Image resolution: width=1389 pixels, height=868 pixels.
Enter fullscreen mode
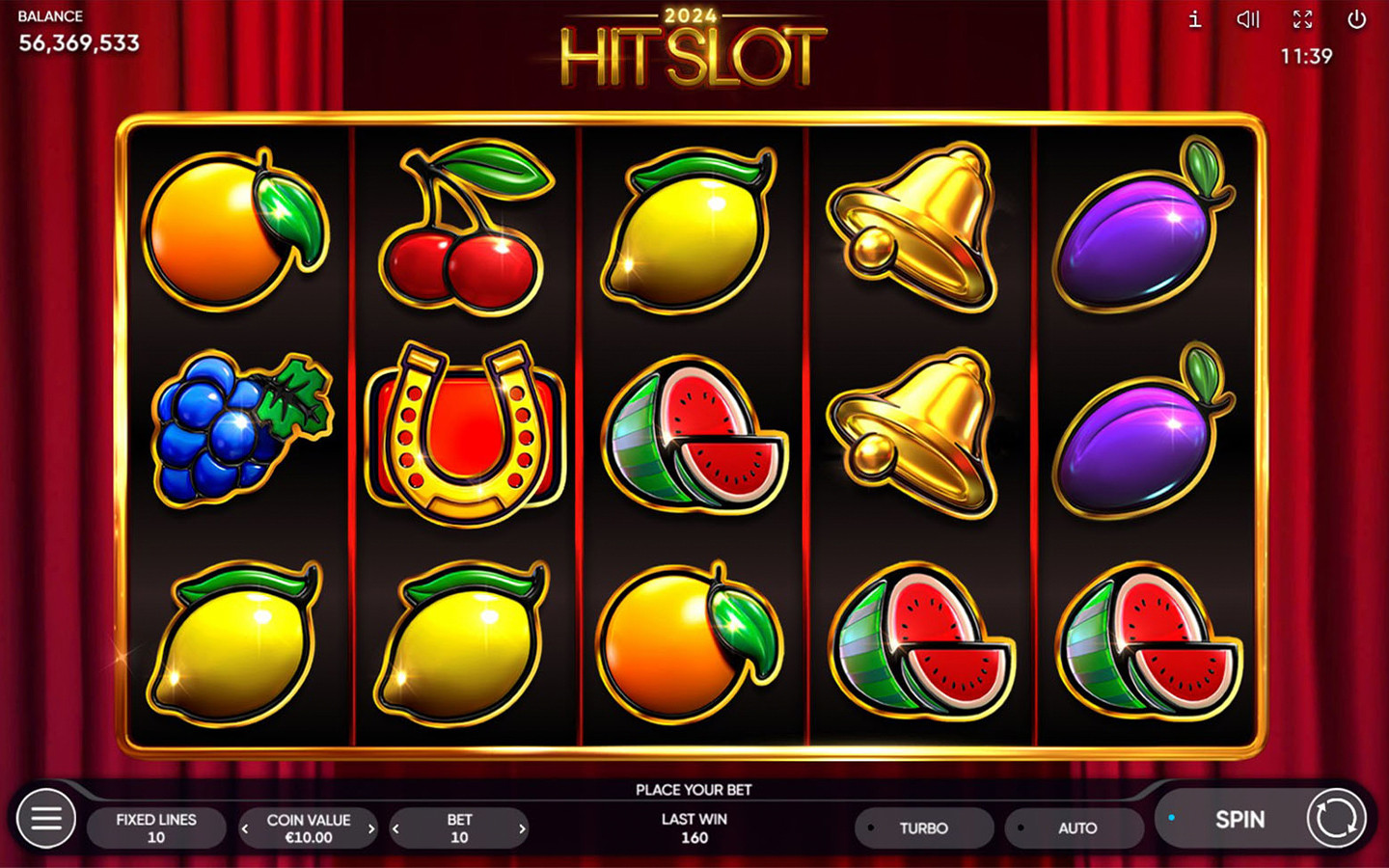(1302, 19)
